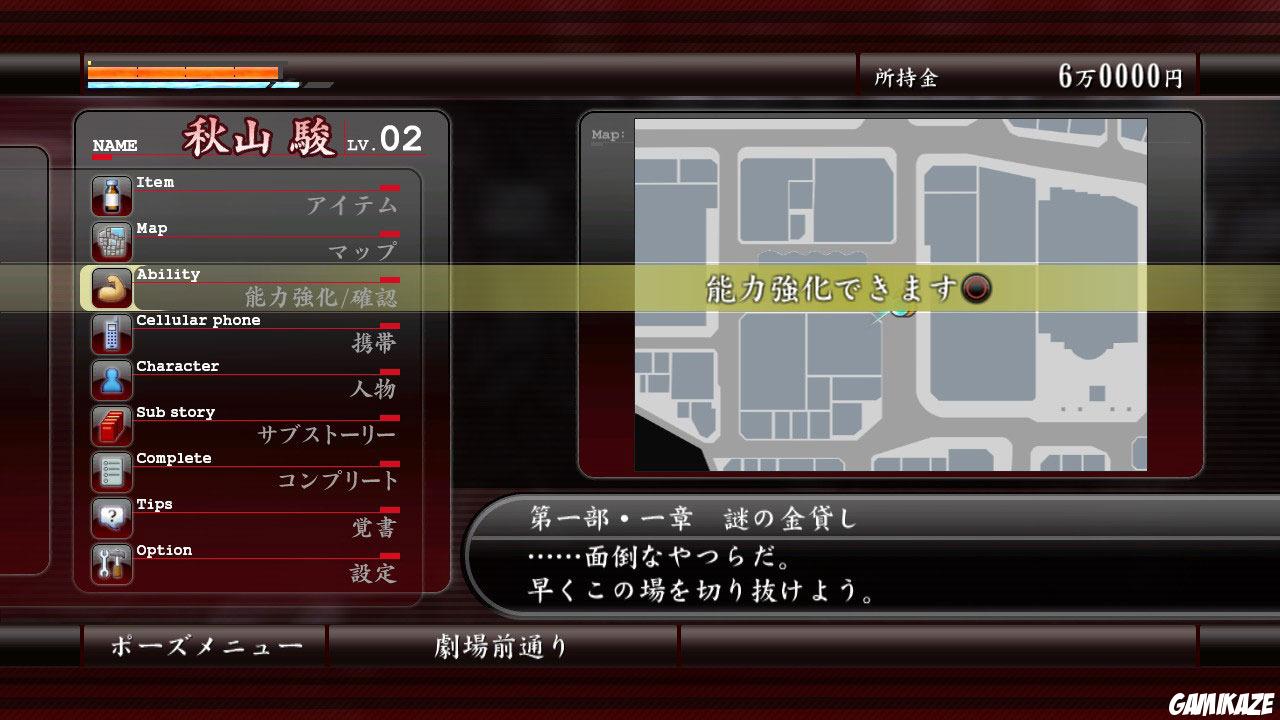
Task: Select the Ability (能力強化/確認) muscle arm icon
Action: tap(111, 288)
